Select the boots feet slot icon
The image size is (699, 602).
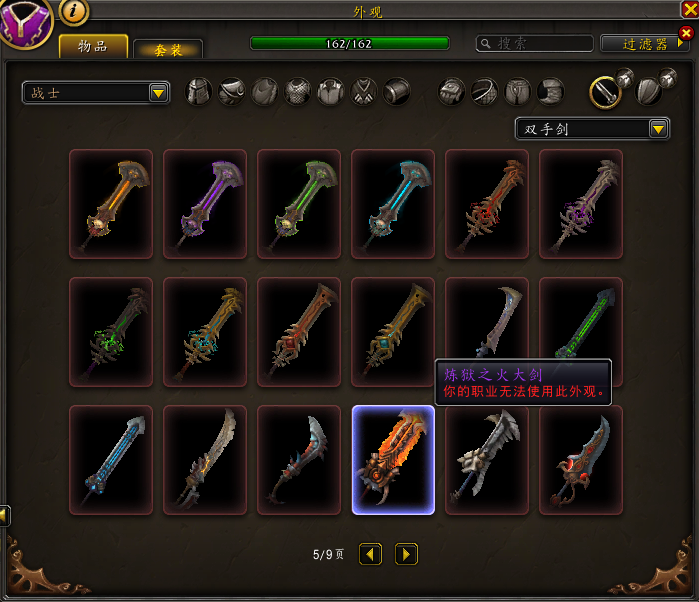point(551,92)
